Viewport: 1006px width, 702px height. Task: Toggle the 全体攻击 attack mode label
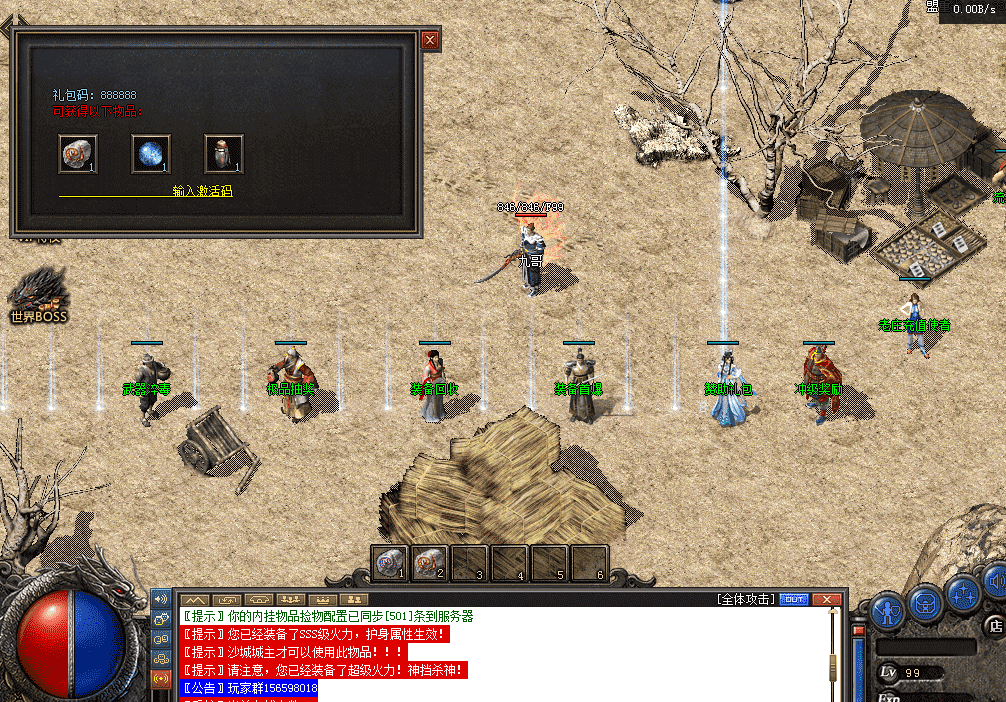pyautogui.click(x=745, y=599)
